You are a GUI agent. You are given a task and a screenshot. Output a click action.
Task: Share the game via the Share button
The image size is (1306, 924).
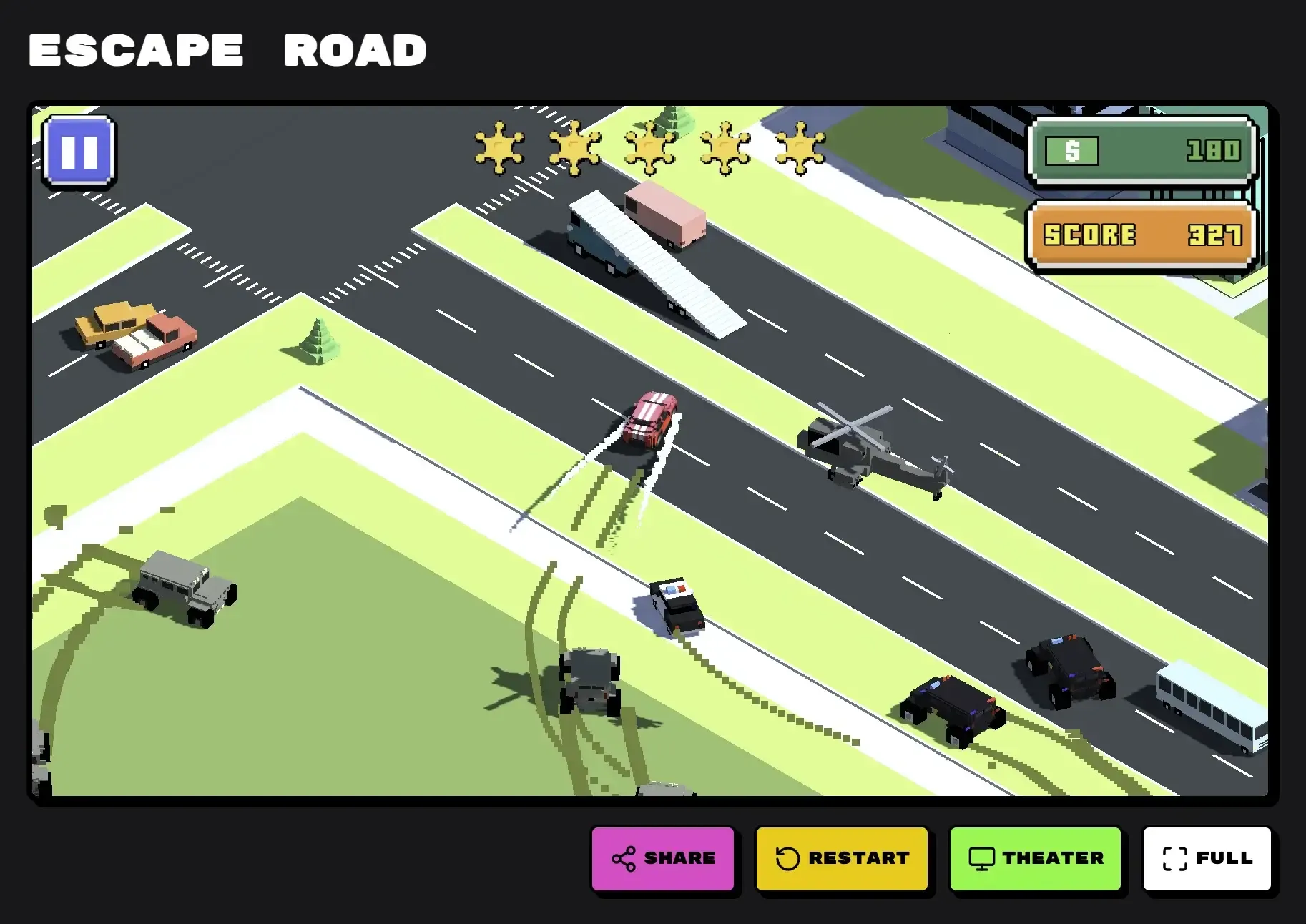tap(663, 858)
